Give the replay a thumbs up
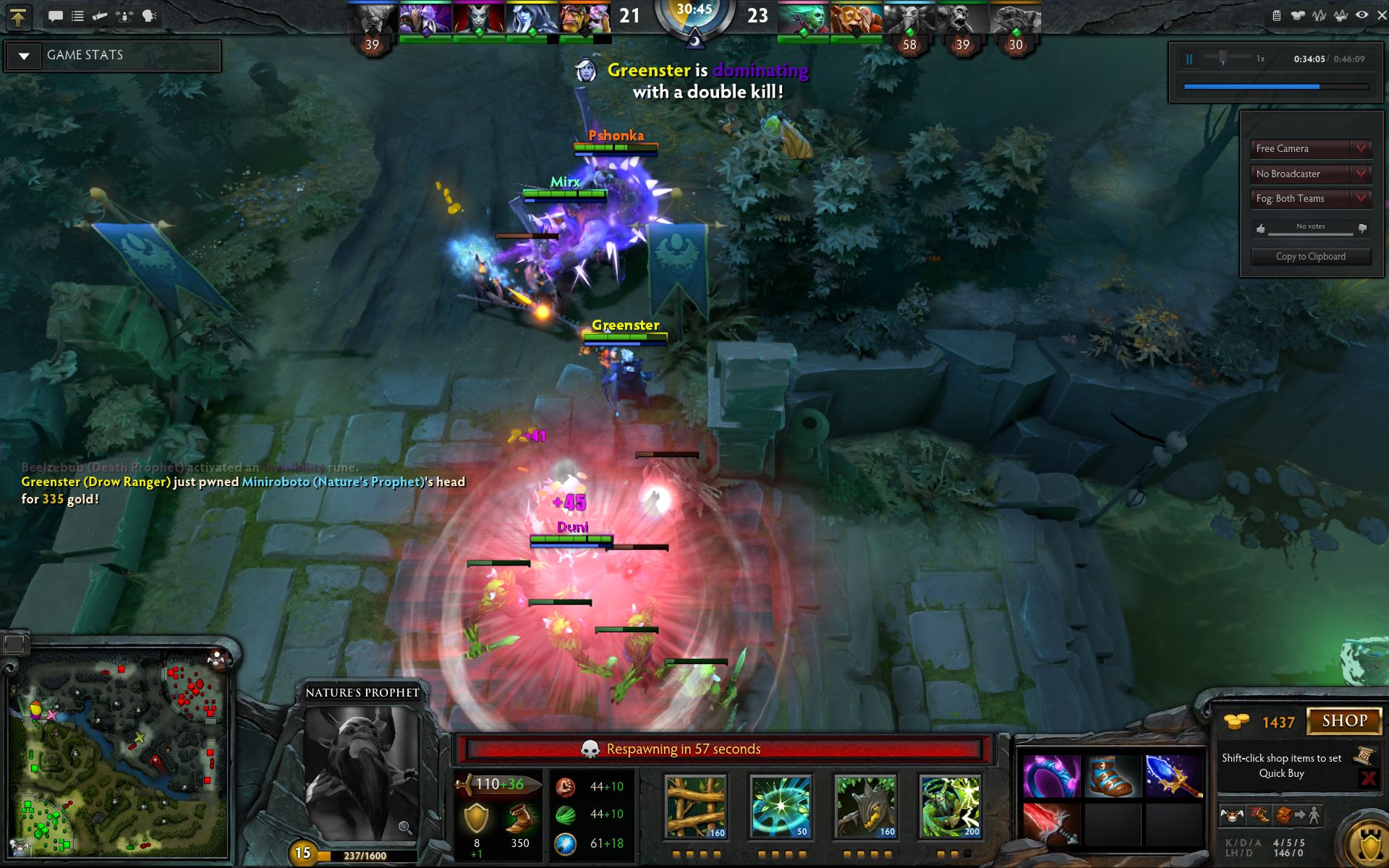The height and width of the screenshot is (868, 1389). point(1261,229)
